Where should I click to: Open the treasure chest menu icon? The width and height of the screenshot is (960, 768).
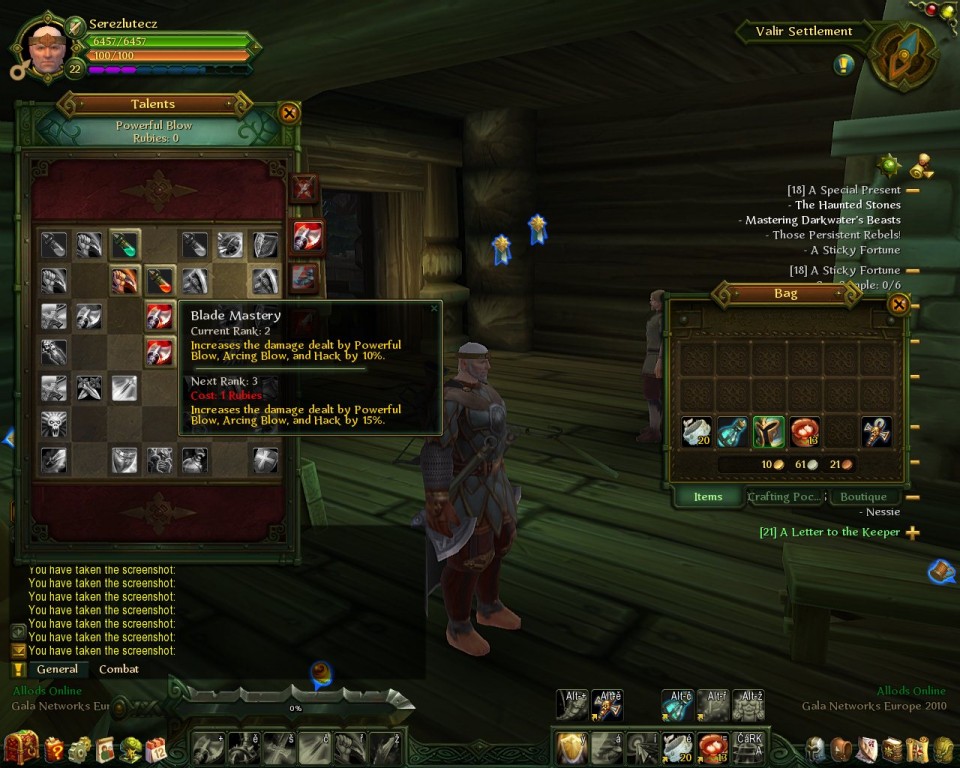tap(21, 747)
